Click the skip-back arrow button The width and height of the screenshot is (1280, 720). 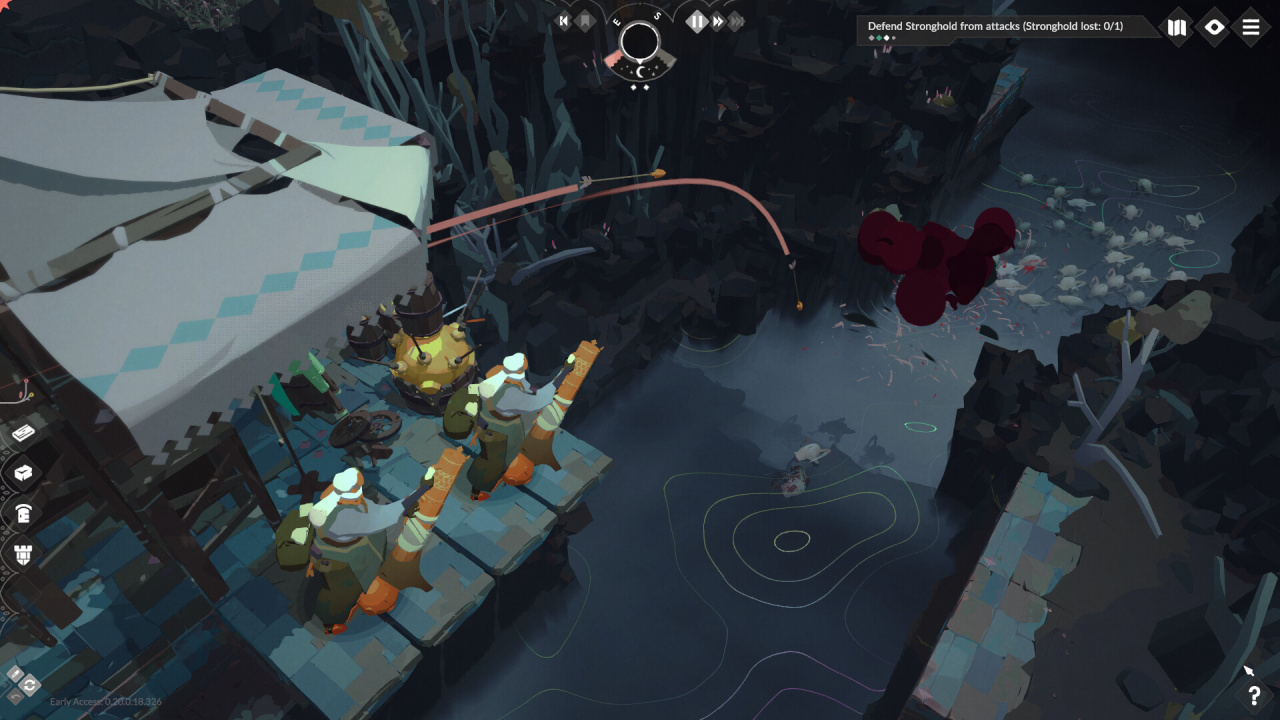564,21
